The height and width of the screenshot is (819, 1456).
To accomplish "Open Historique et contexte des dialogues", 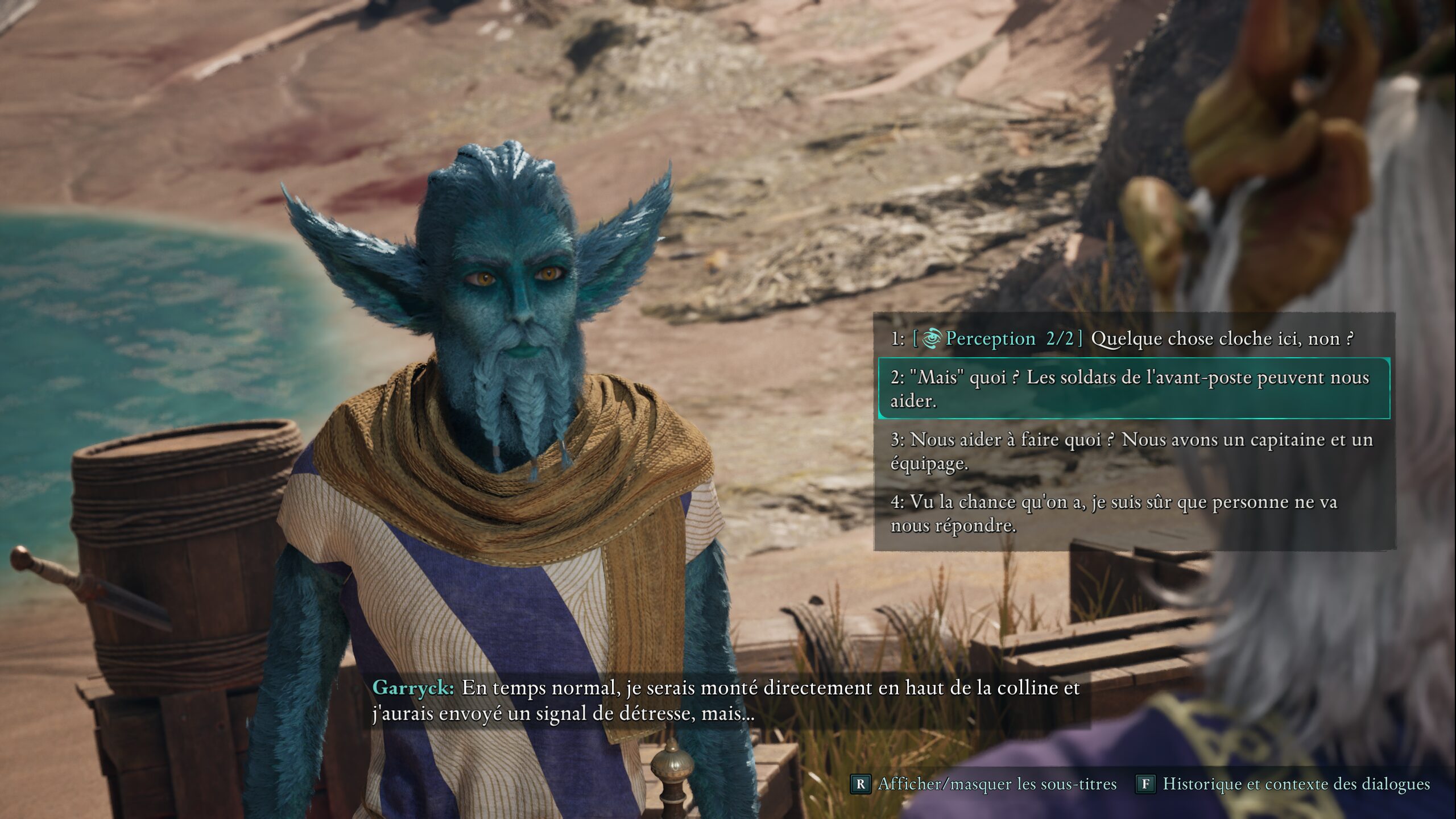I will (1284, 784).
